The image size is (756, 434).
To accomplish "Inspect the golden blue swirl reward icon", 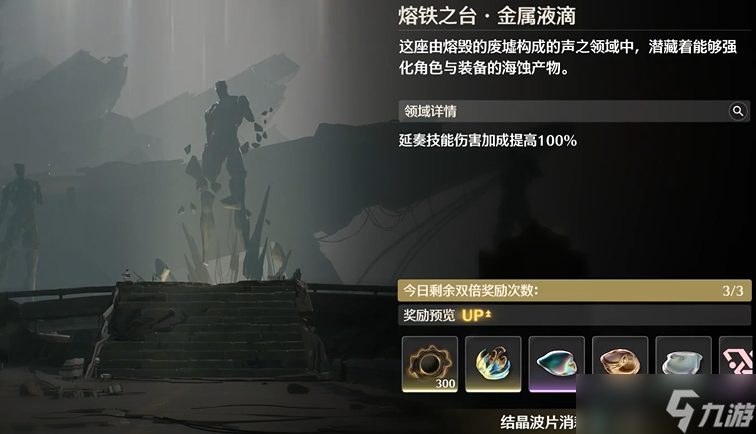I will pos(494,364).
